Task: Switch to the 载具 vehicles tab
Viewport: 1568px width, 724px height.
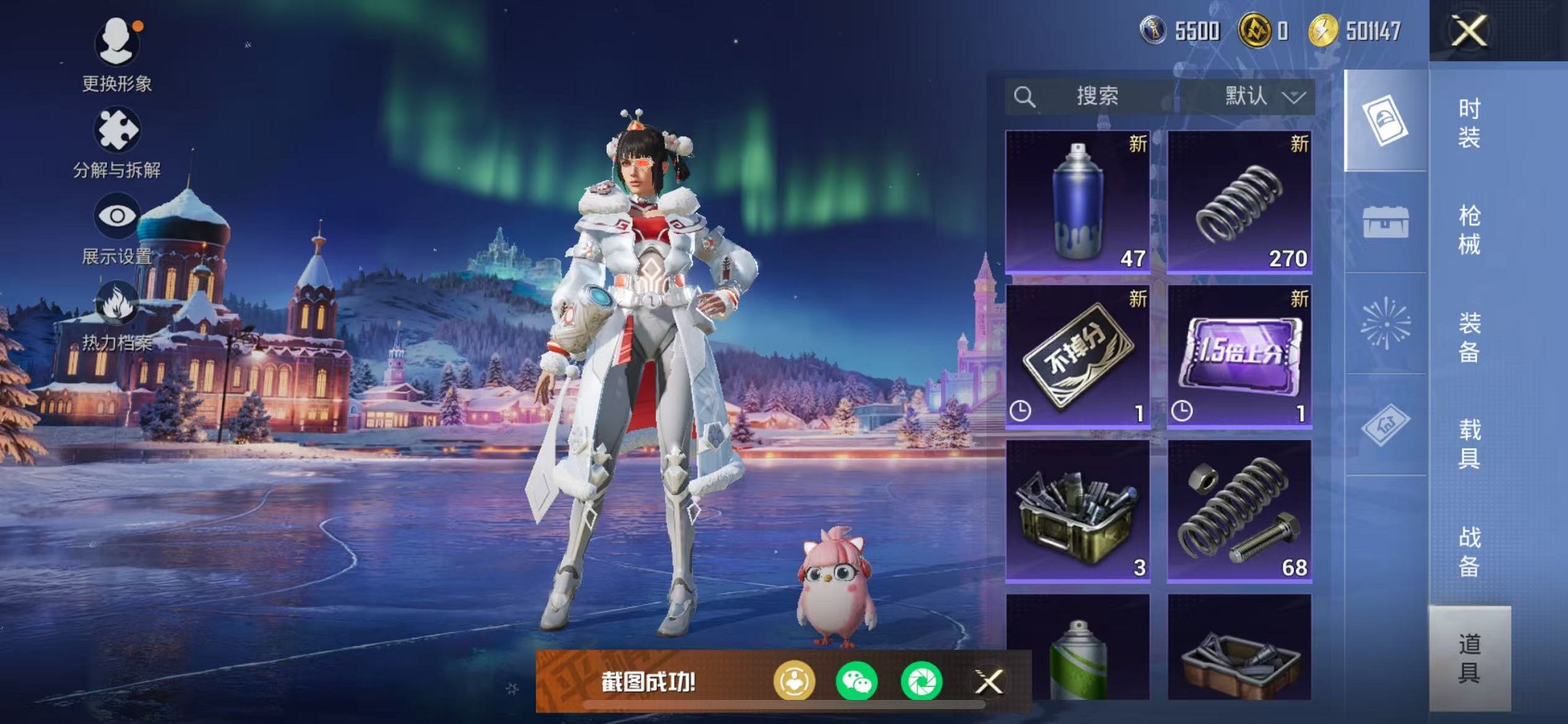Action: (1469, 444)
